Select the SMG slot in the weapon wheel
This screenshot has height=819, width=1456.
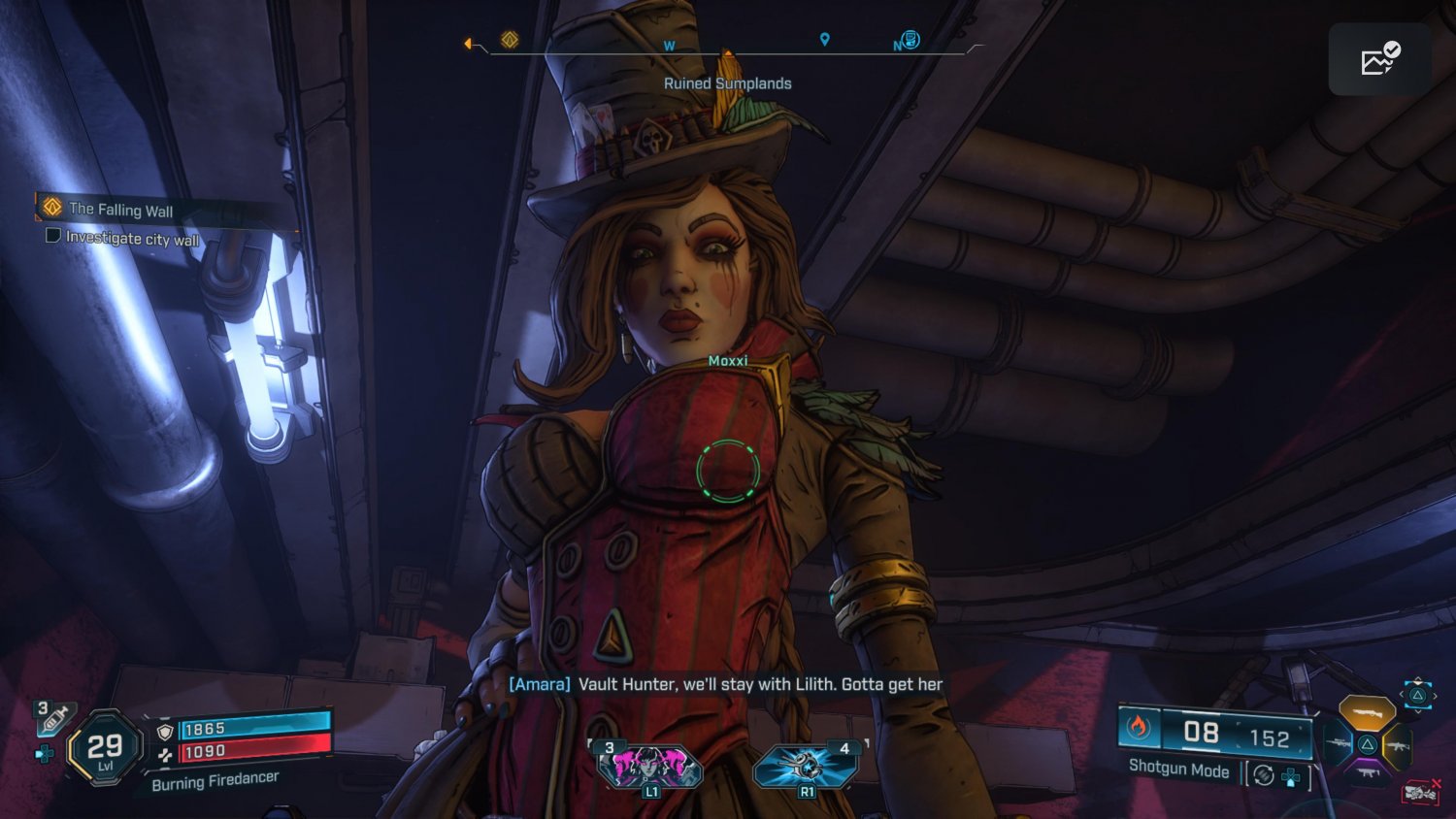(x=1368, y=773)
